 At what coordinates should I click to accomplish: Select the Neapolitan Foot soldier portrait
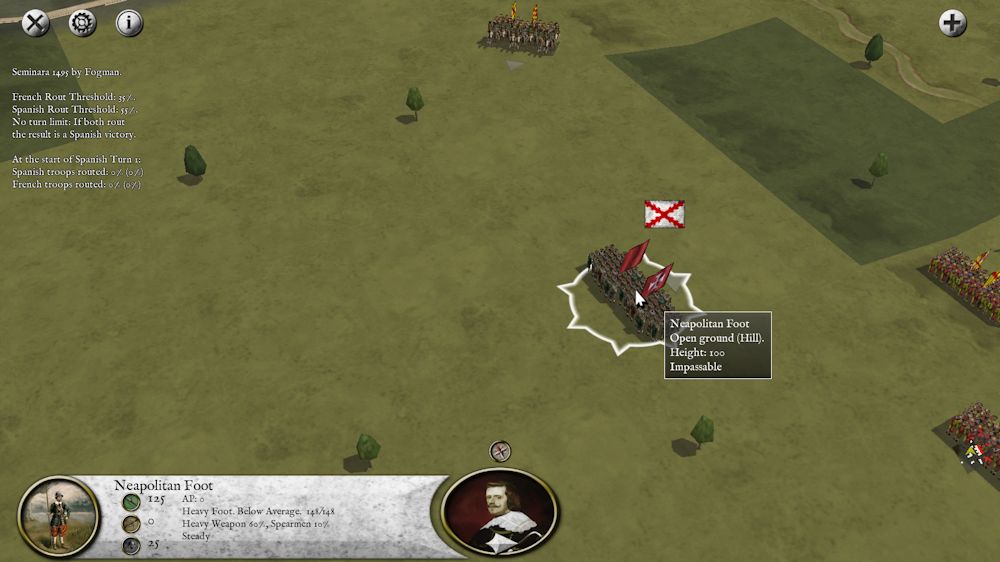[59, 517]
